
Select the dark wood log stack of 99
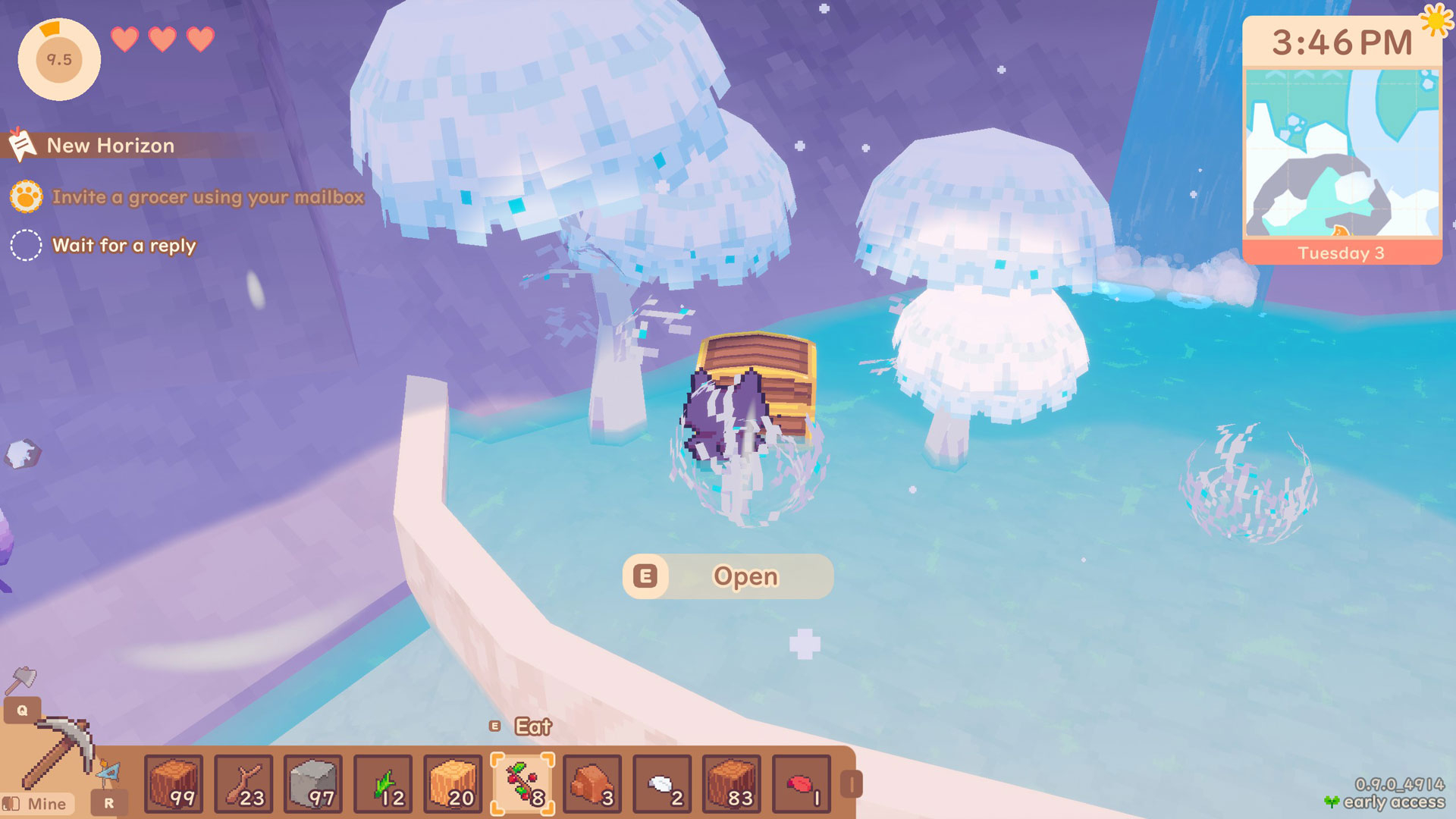tap(174, 784)
